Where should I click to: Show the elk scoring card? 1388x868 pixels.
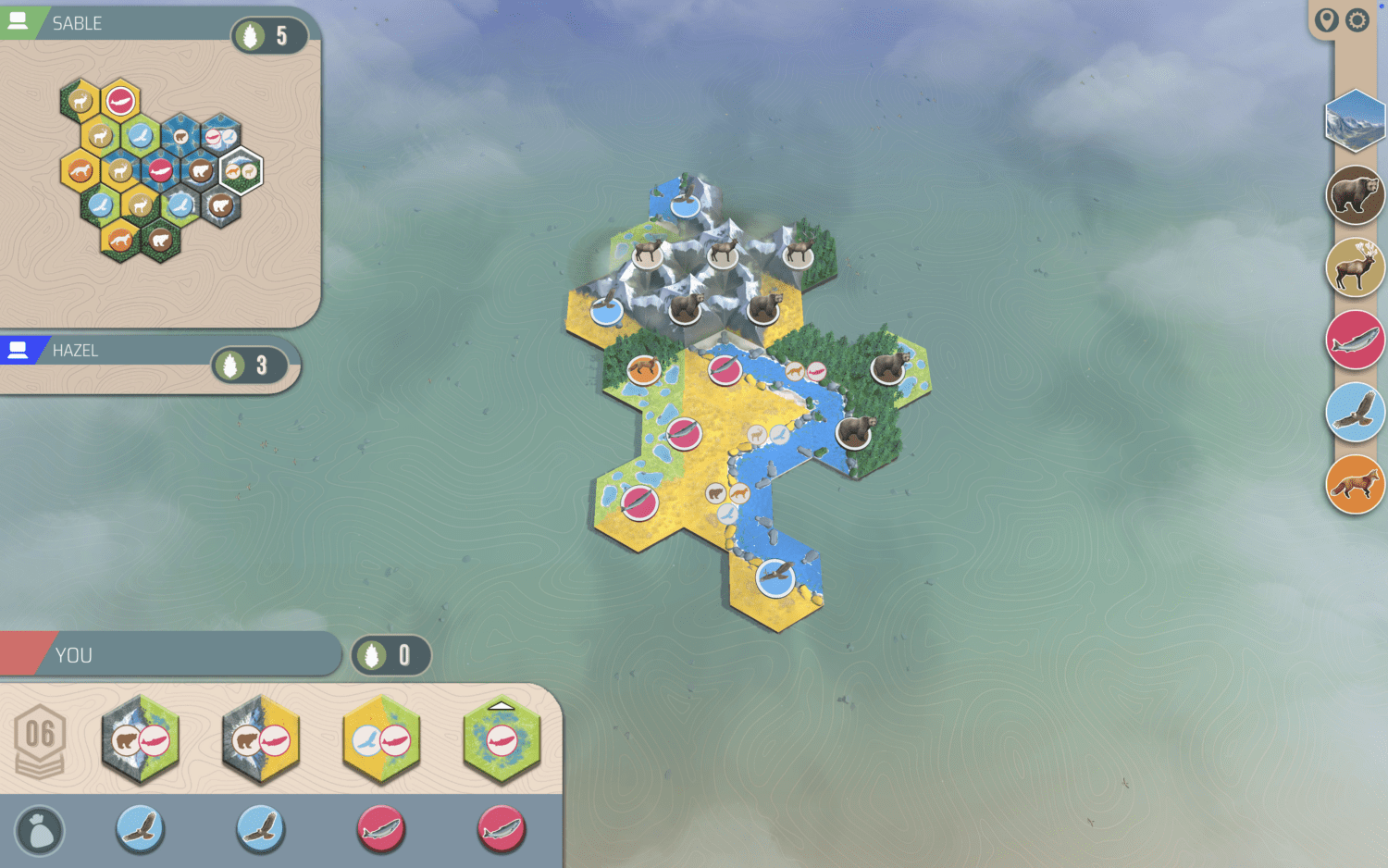(1355, 267)
